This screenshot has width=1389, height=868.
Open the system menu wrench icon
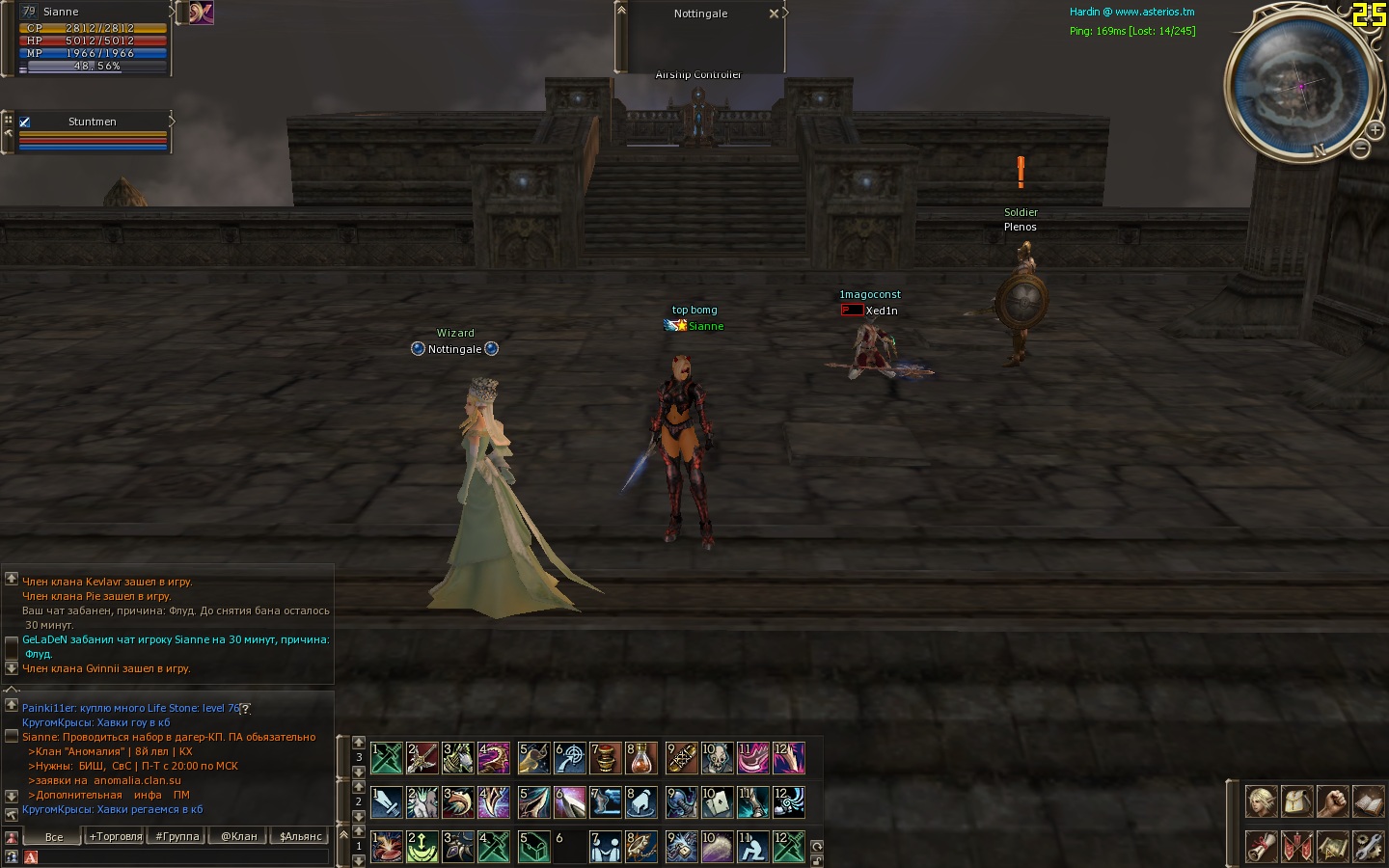pyautogui.click(x=1368, y=846)
